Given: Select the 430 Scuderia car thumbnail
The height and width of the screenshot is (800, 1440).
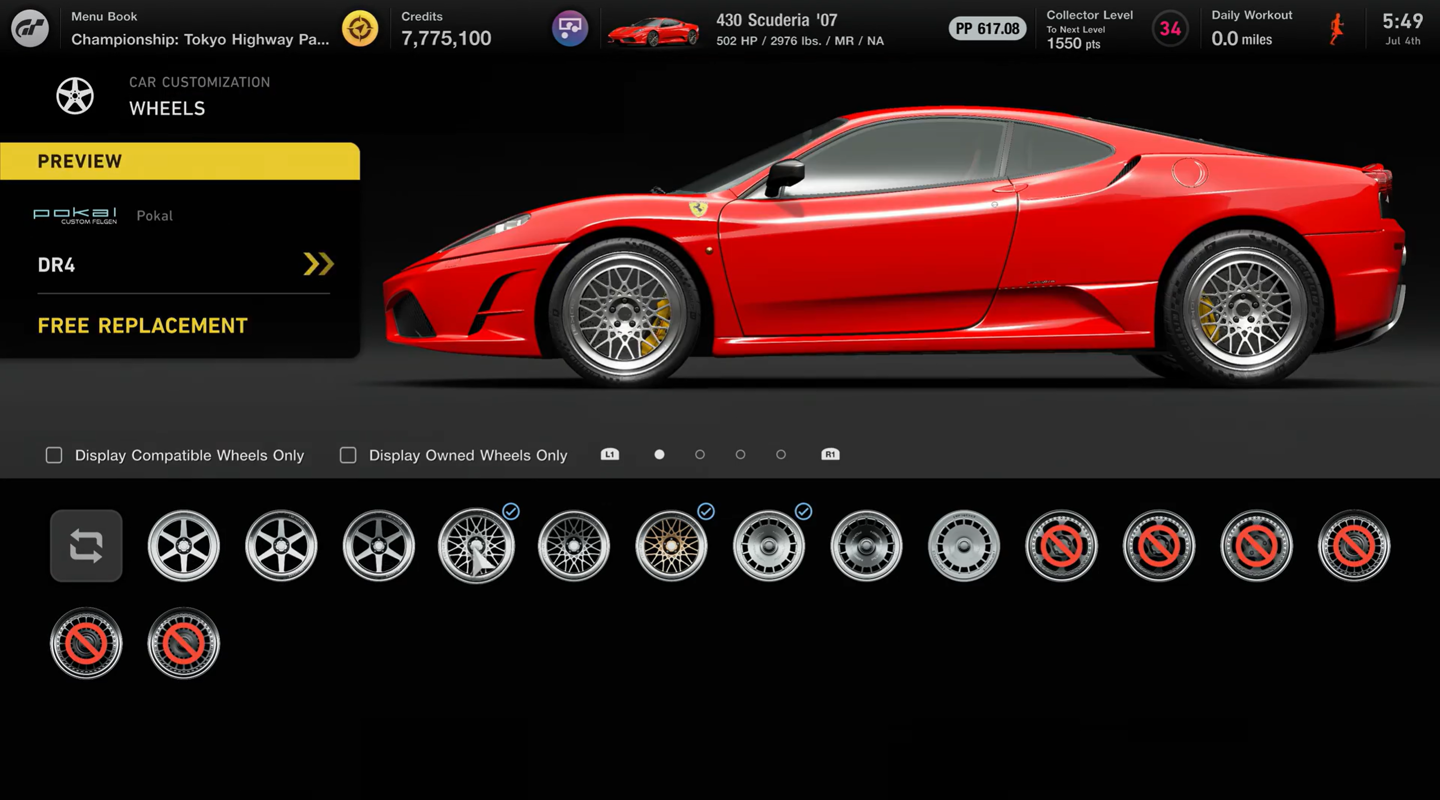Looking at the screenshot, I should point(653,30).
